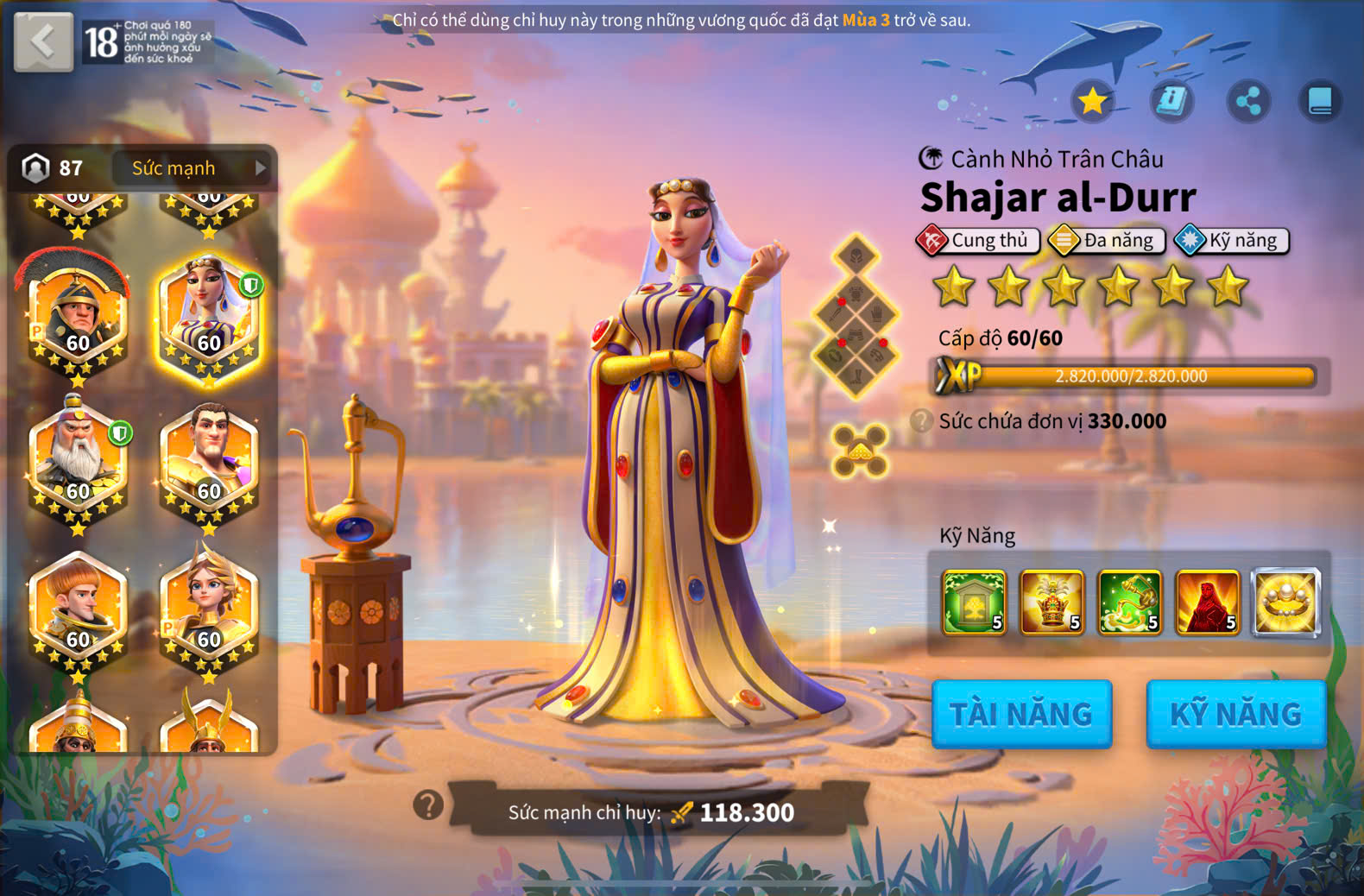Open the blue info book icon

pyautogui.click(x=1171, y=102)
